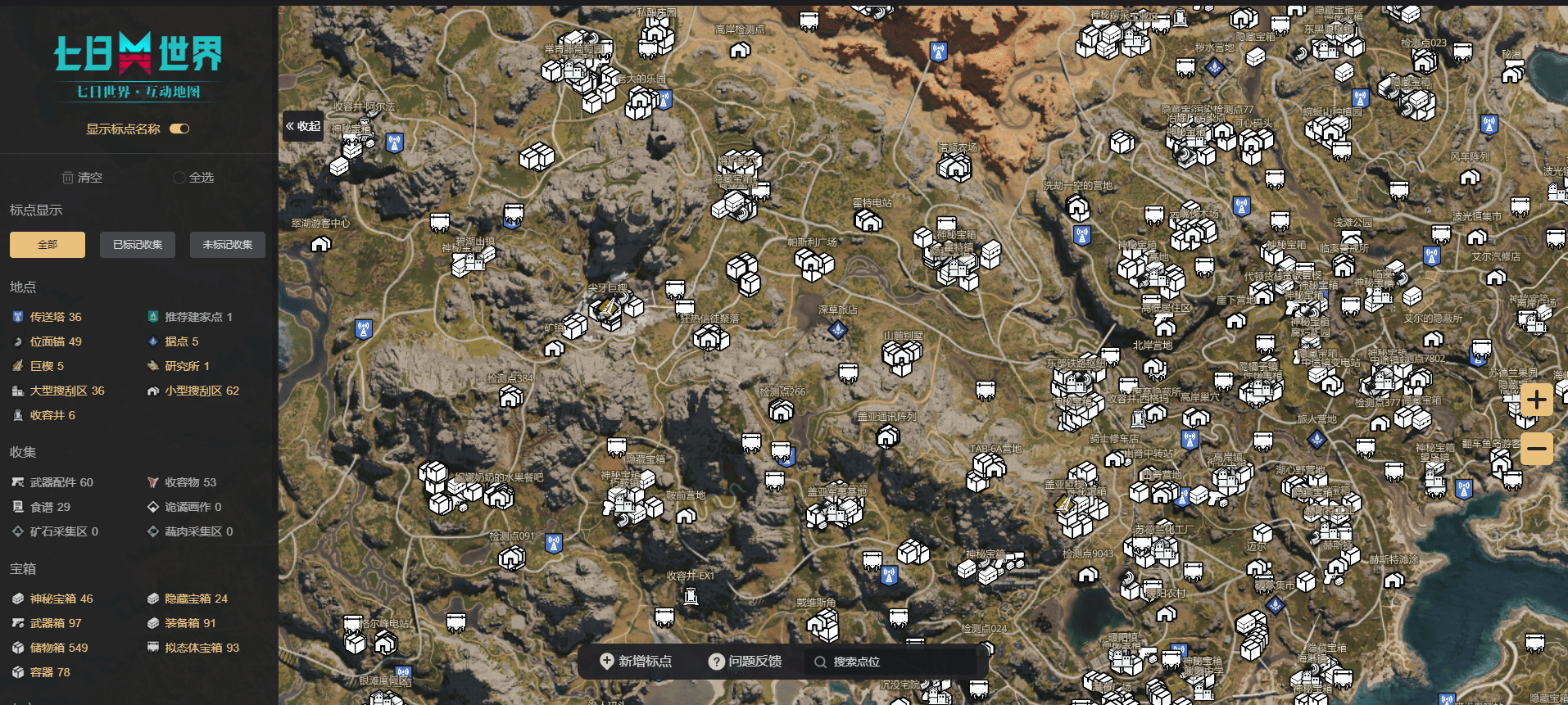
Task: Switch to the 已标记收集 filter
Action: (138, 245)
